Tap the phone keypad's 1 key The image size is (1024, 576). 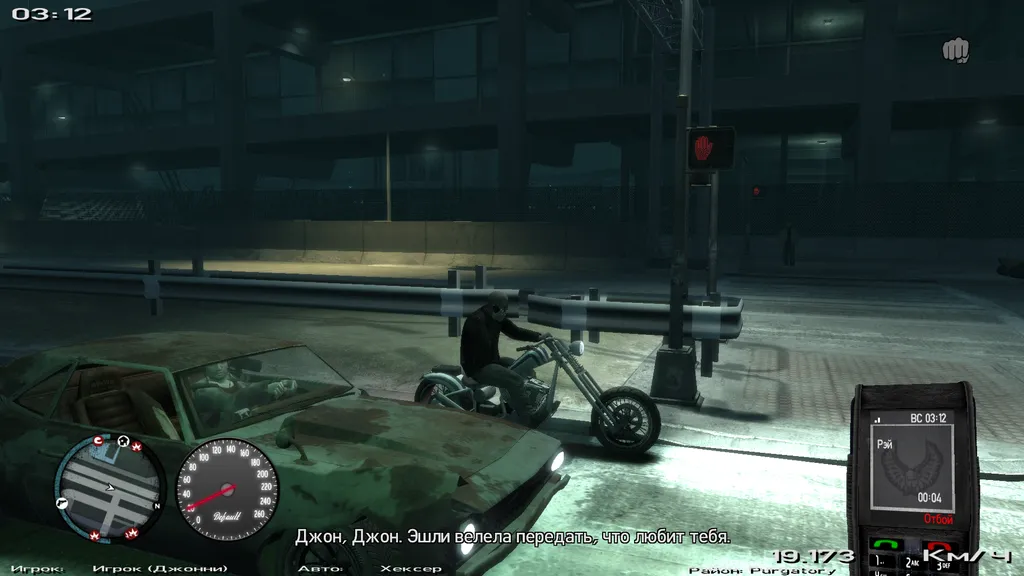(x=880, y=564)
